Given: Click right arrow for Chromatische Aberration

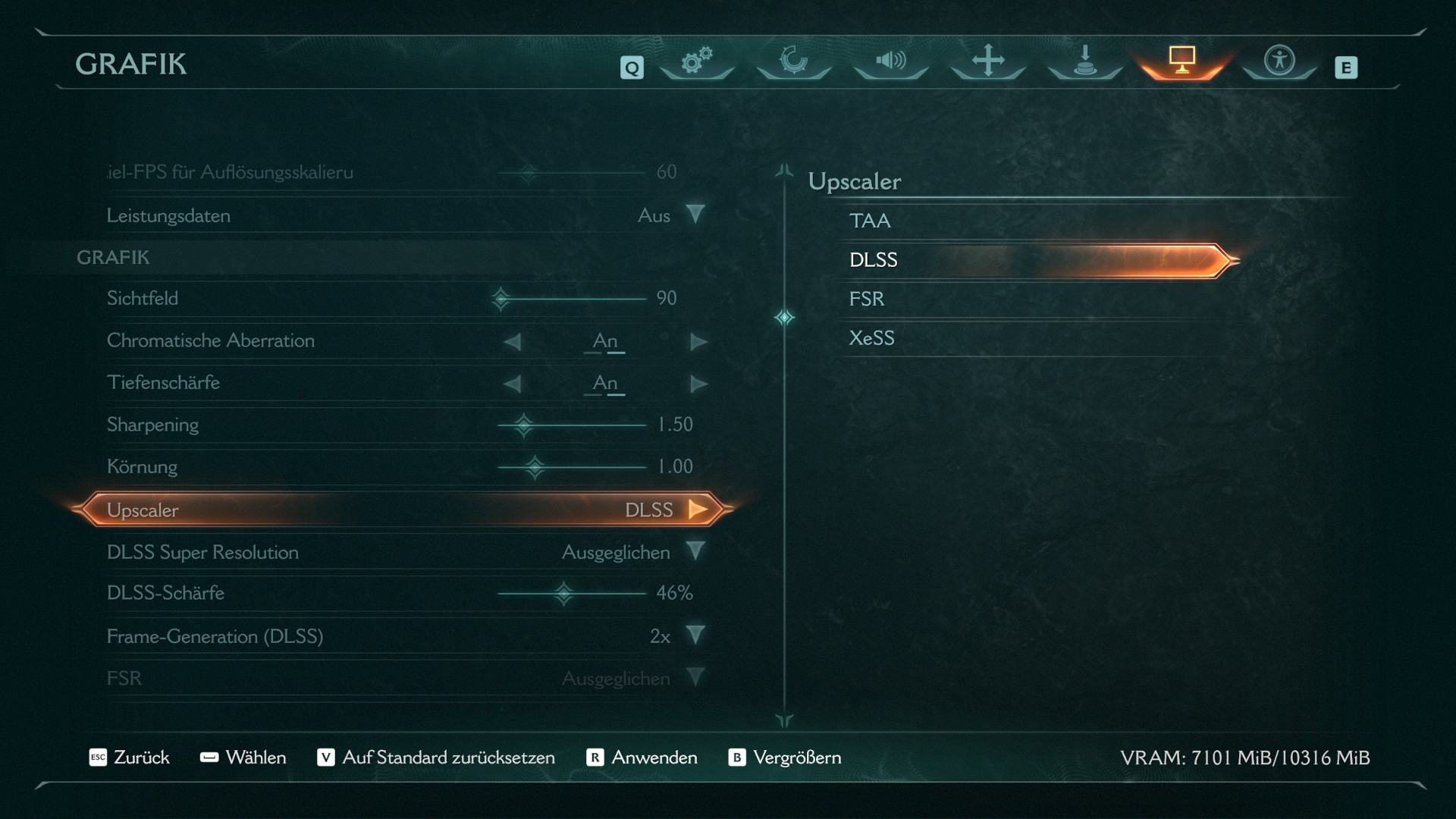Looking at the screenshot, I should pos(698,342).
